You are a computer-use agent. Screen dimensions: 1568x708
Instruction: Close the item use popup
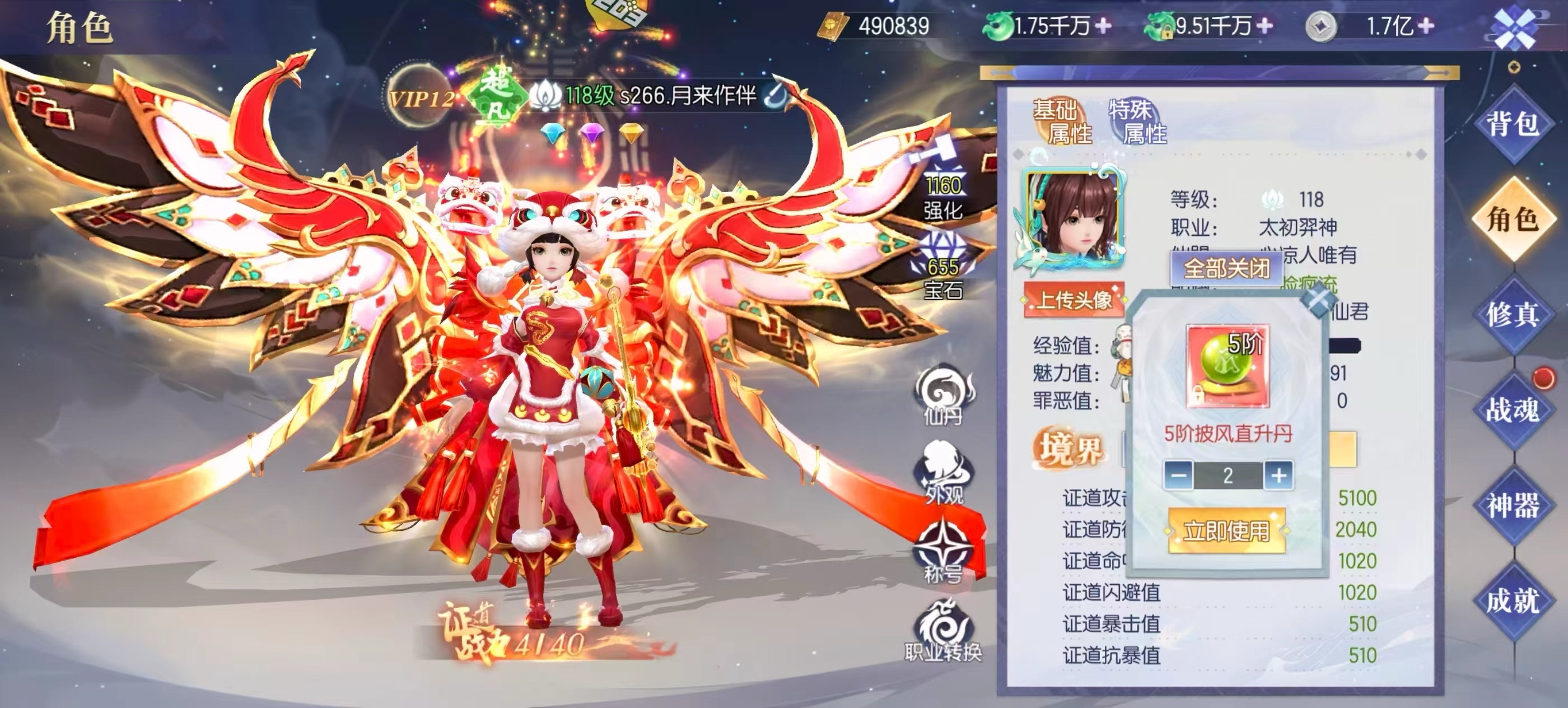1317,302
